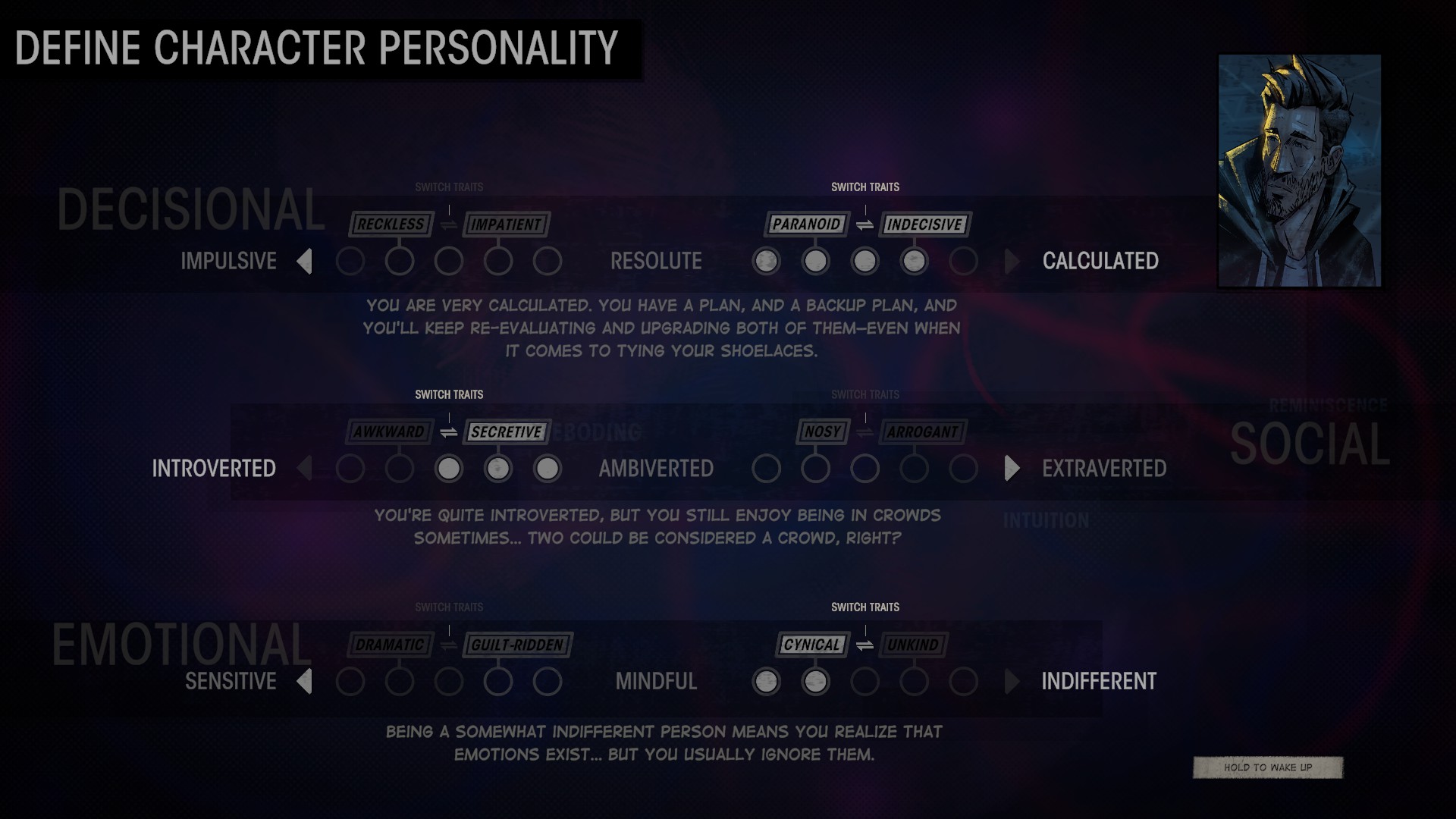Click right arrow next to Calculated

coord(1012,262)
